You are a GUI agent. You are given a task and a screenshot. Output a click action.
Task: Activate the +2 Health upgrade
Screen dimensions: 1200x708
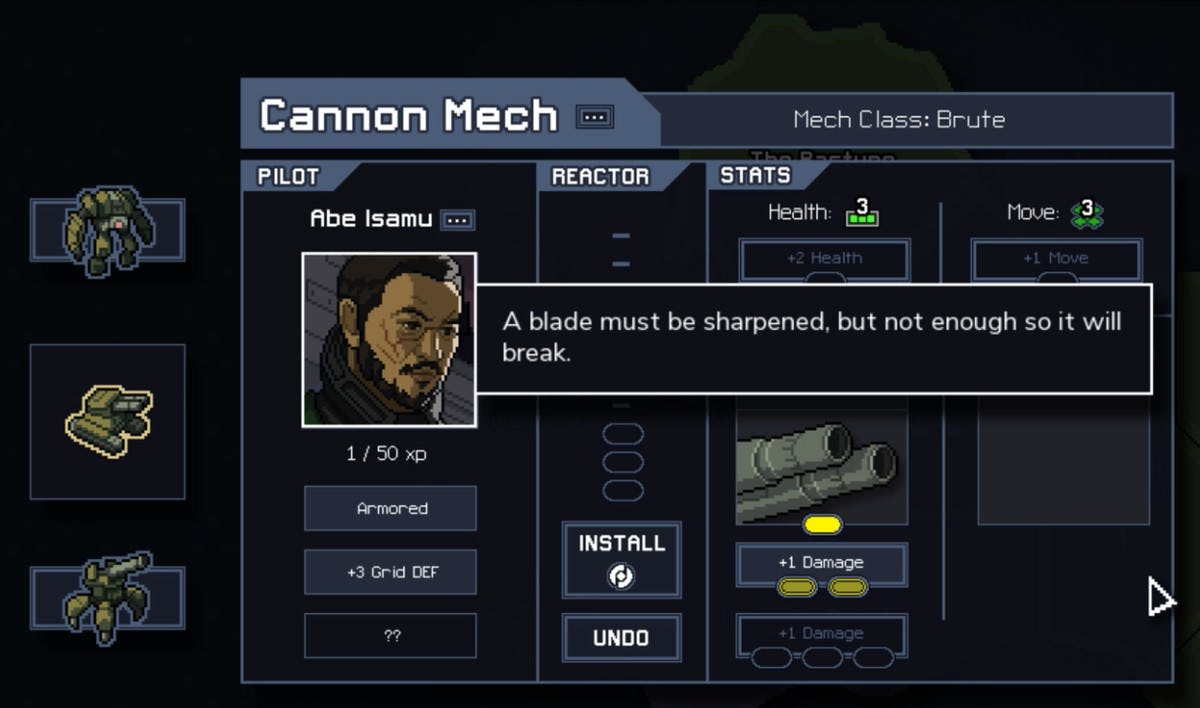tap(824, 259)
